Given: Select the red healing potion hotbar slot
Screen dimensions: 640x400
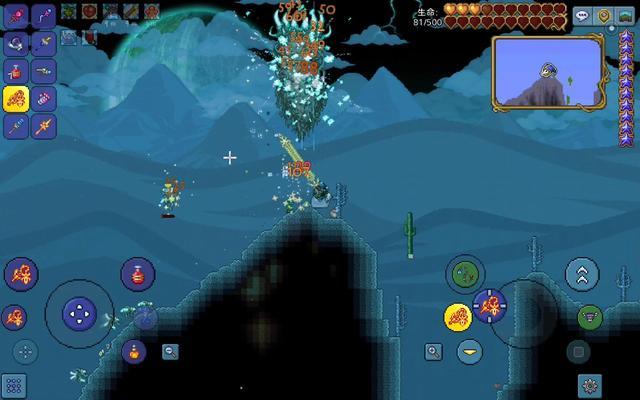Looking at the screenshot, I should coord(16,70).
